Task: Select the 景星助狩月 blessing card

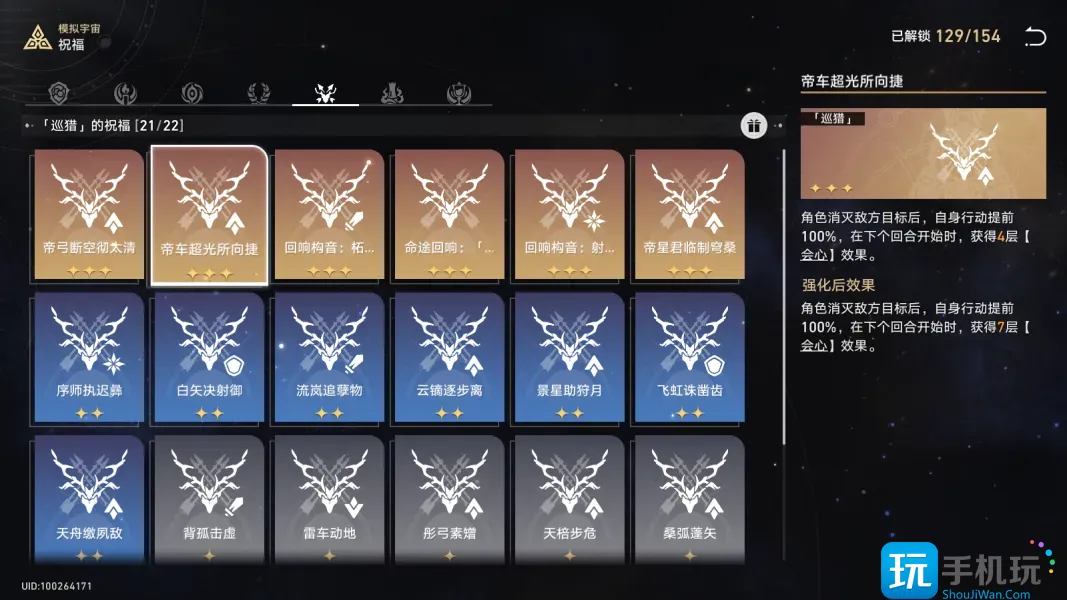Action: pos(569,358)
